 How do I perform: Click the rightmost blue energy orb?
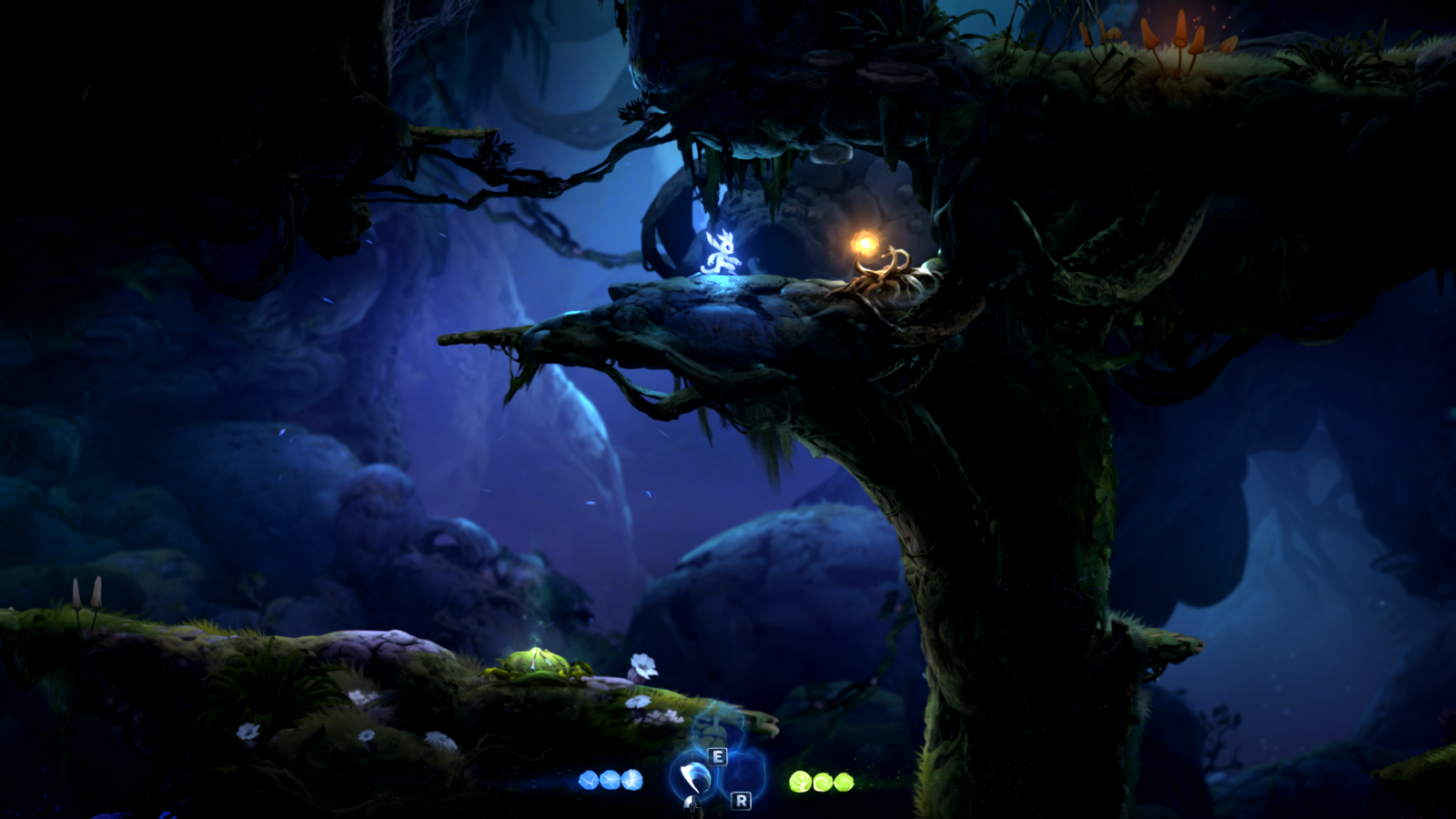(x=633, y=780)
